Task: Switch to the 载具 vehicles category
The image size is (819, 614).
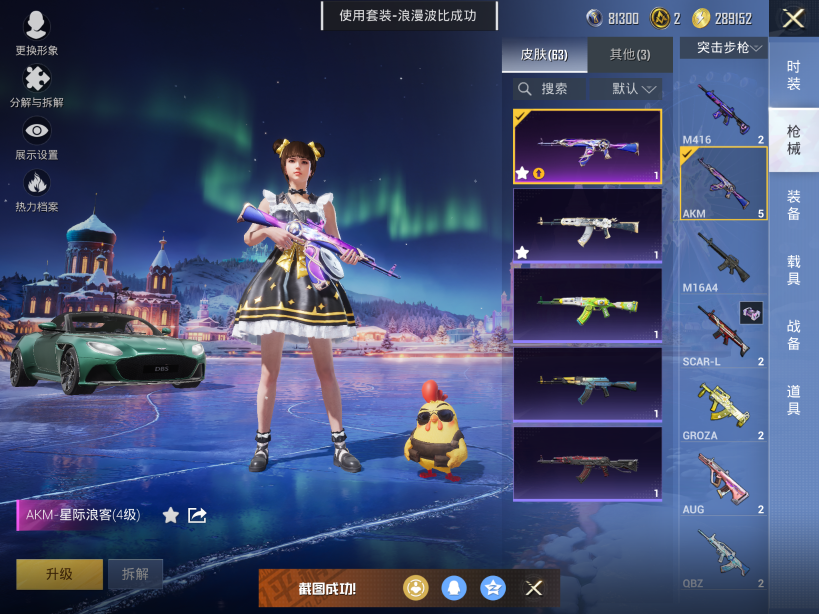Action: (x=793, y=270)
